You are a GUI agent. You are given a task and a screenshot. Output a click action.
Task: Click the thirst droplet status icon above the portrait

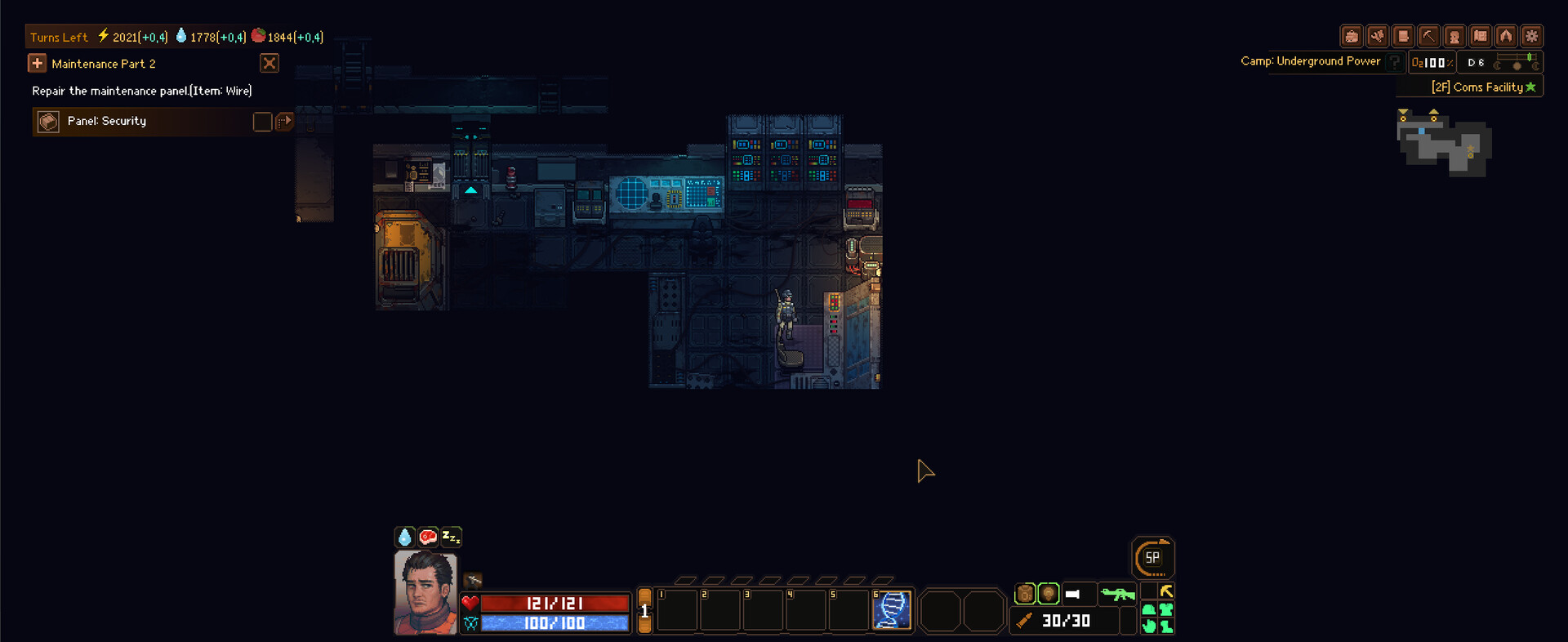406,537
